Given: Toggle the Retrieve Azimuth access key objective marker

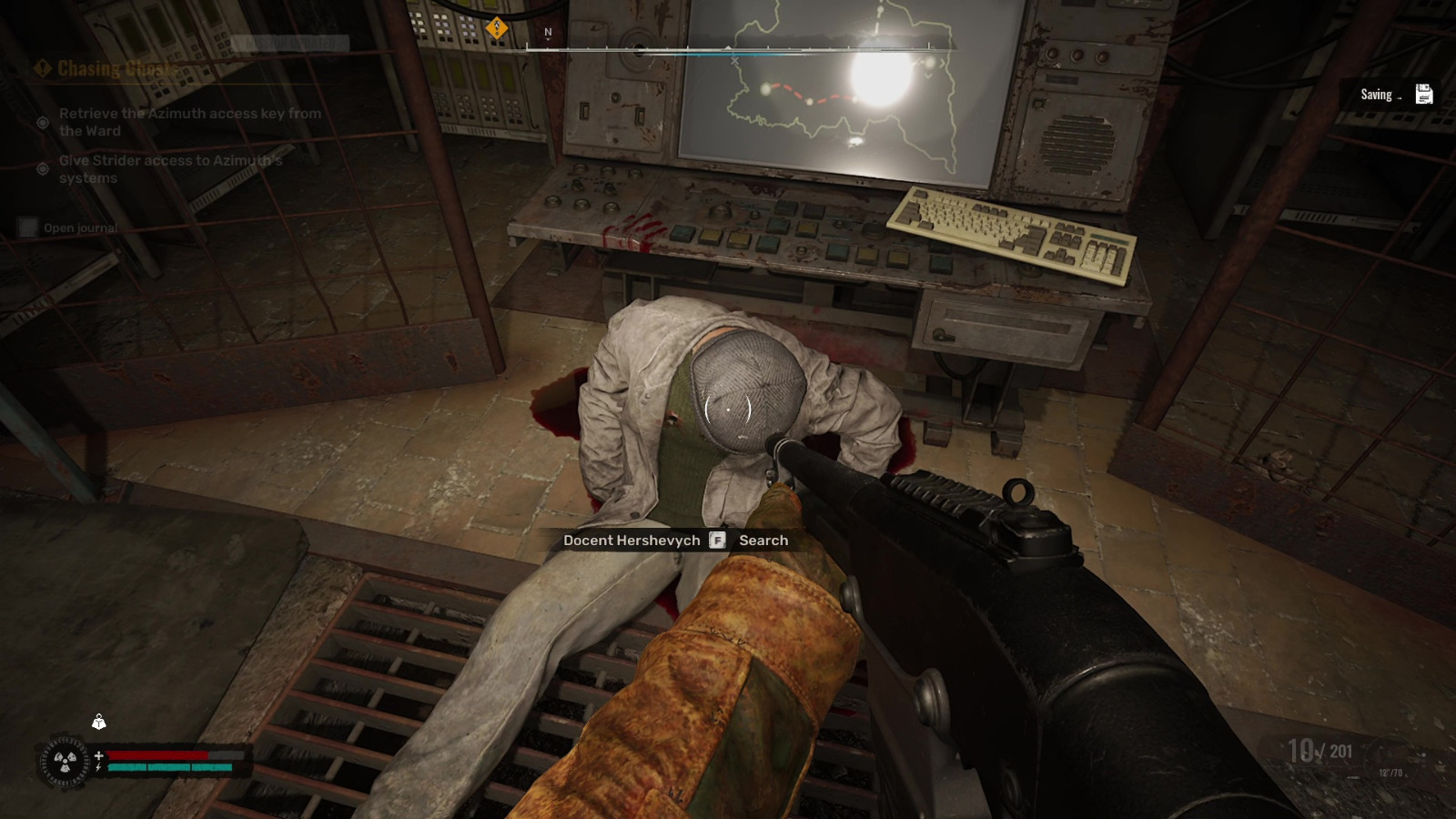Looking at the screenshot, I should [x=43, y=122].
